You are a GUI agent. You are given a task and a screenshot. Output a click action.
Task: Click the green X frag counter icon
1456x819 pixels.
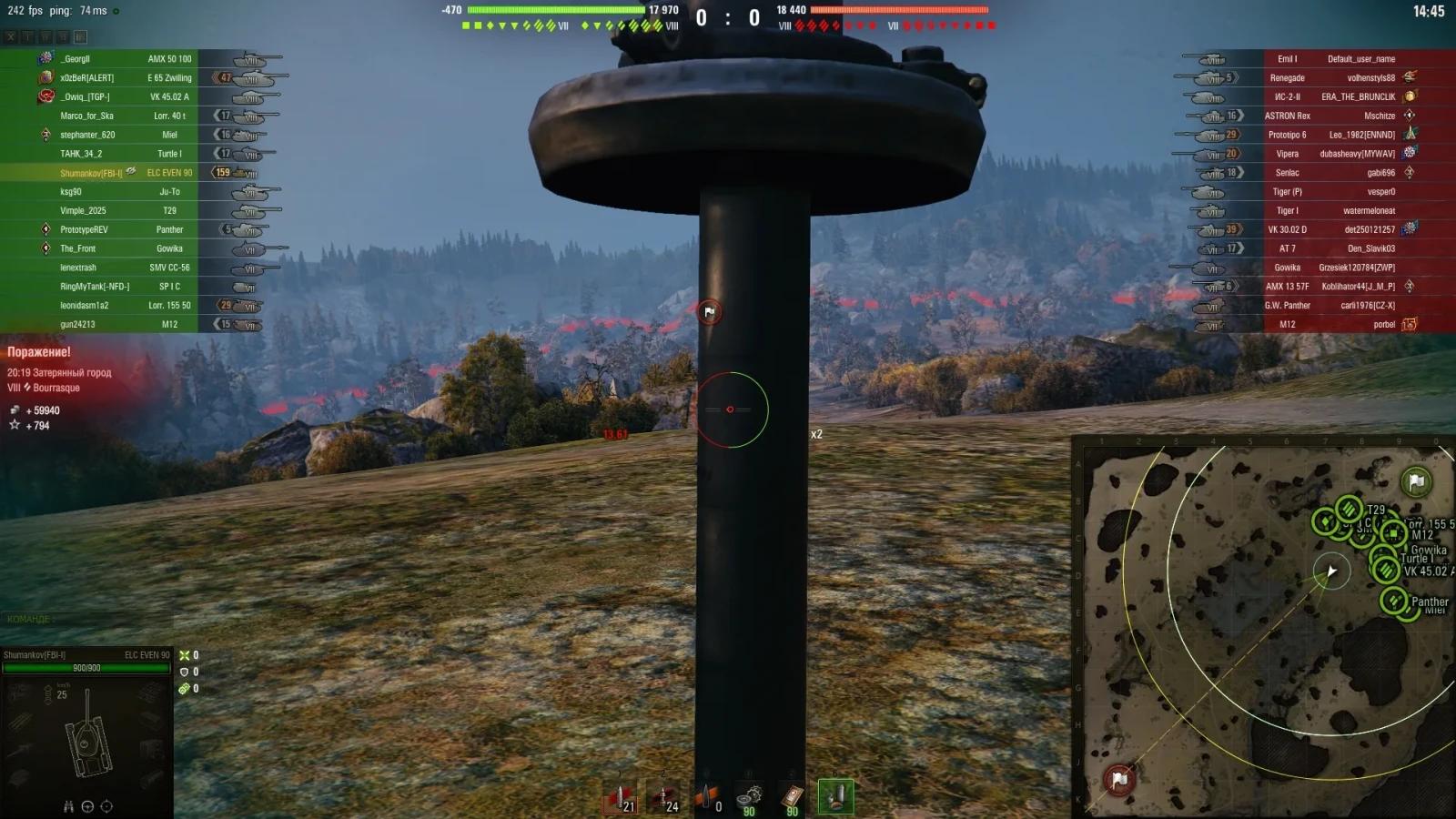click(x=186, y=653)
